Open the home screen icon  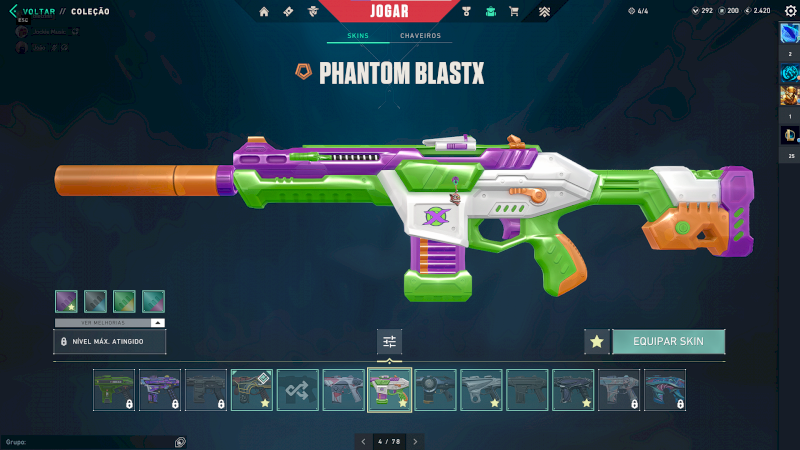(264, 12)
